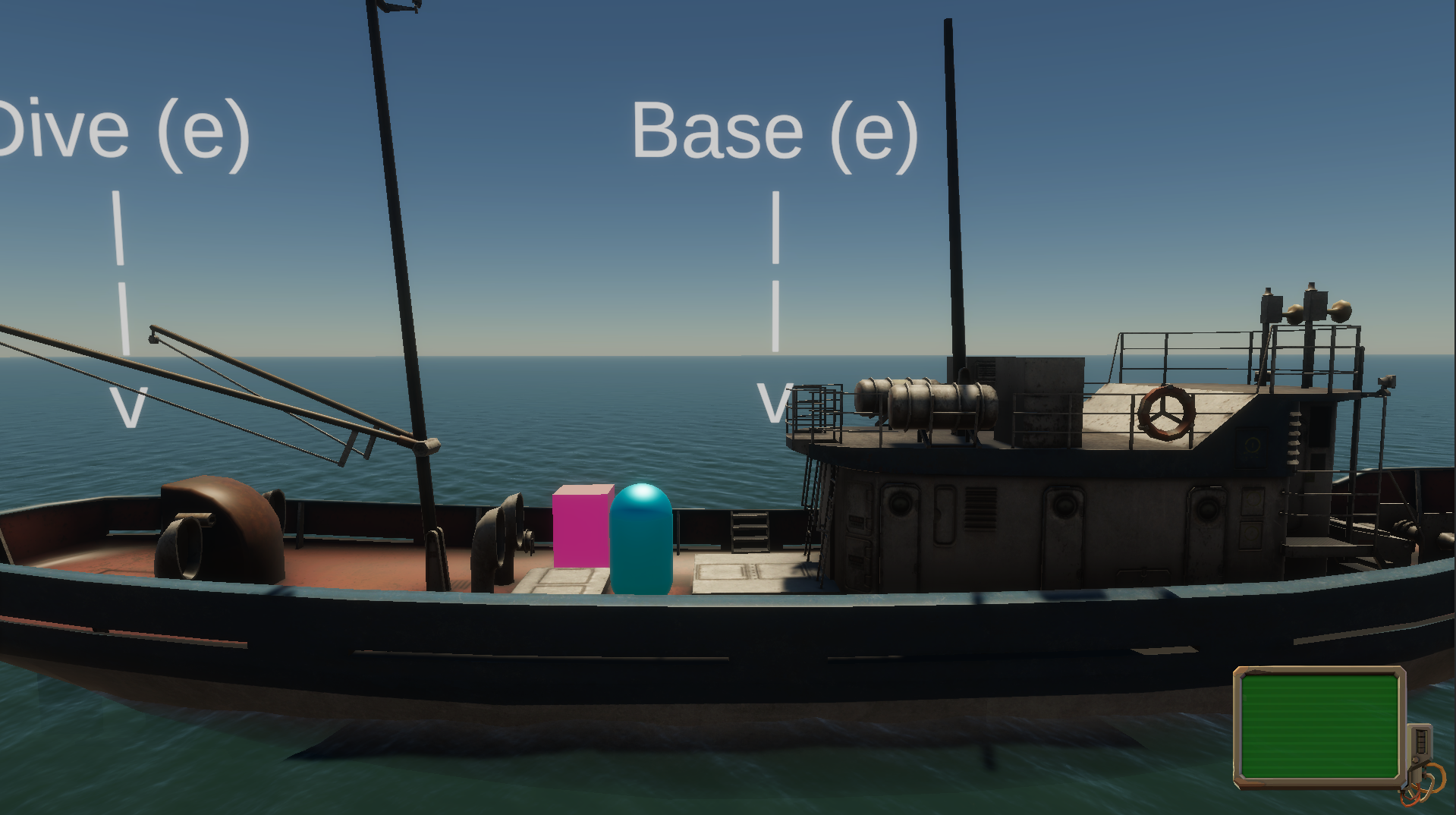Toggle the Base interaction marker

(x=774, y=133)
